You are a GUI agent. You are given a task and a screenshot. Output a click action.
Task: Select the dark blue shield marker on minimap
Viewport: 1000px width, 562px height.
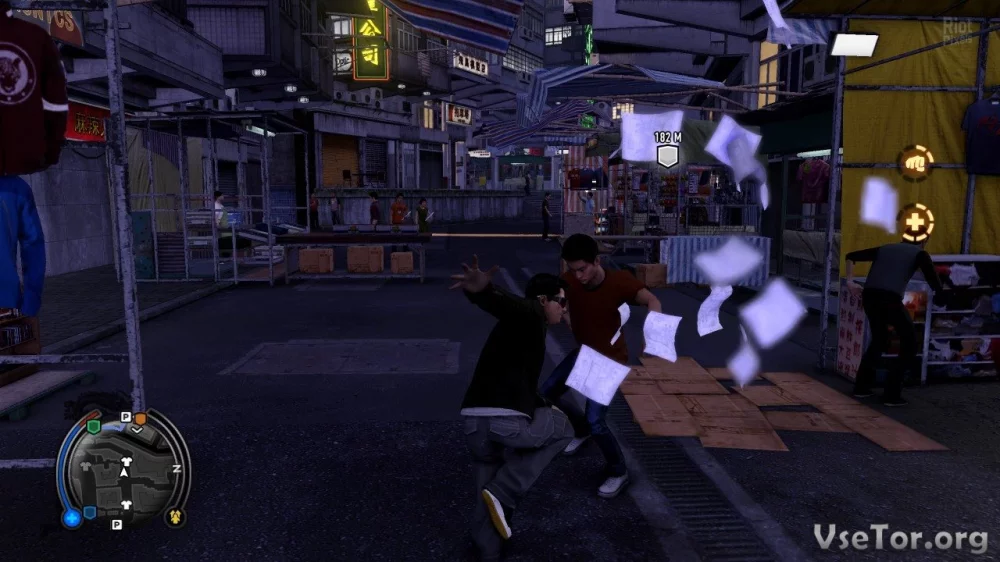point(90,512)
